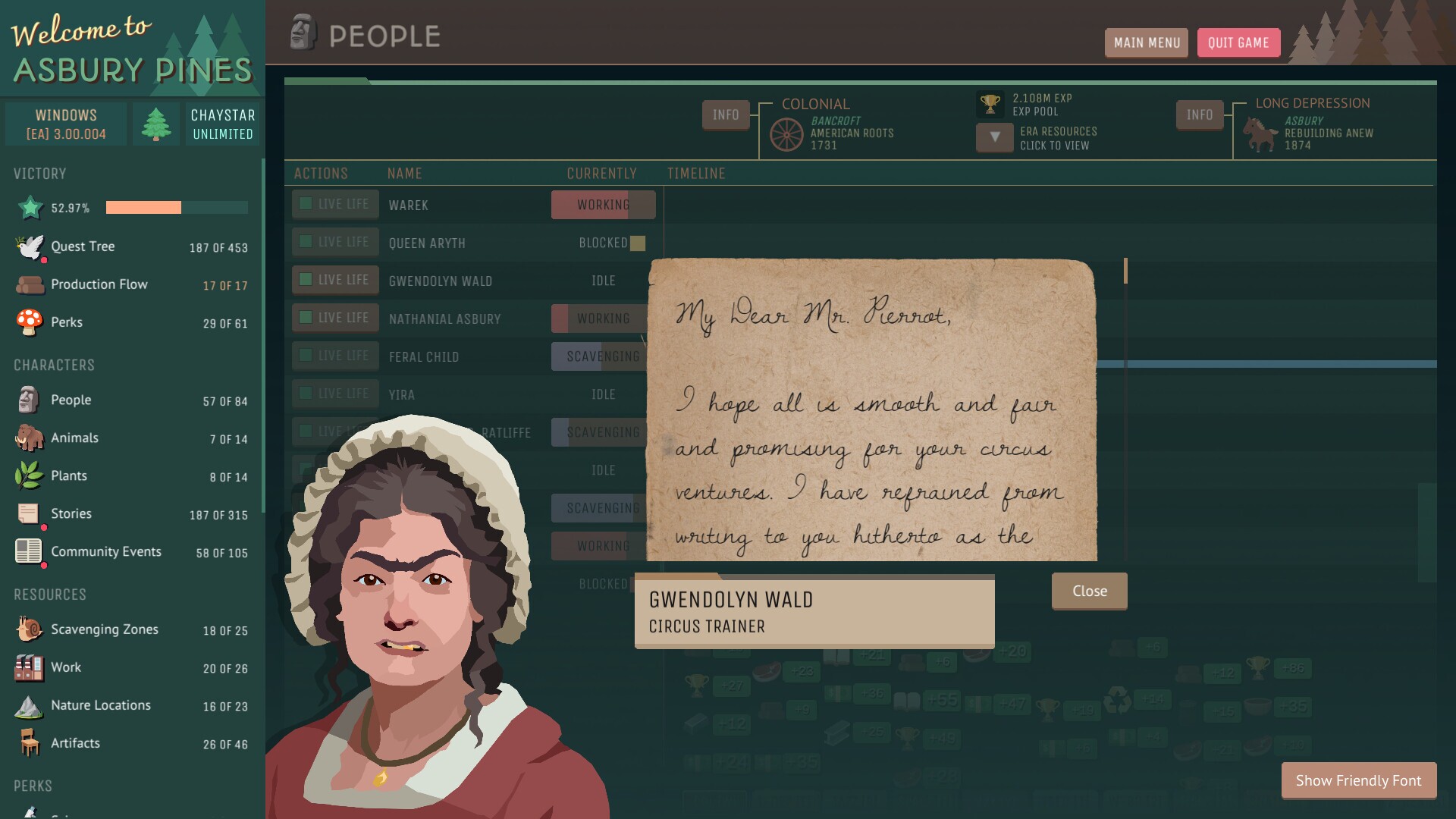1456x819 pixels.
Task: Click the 52.97% victory progress bar
Action: [176, 207]
